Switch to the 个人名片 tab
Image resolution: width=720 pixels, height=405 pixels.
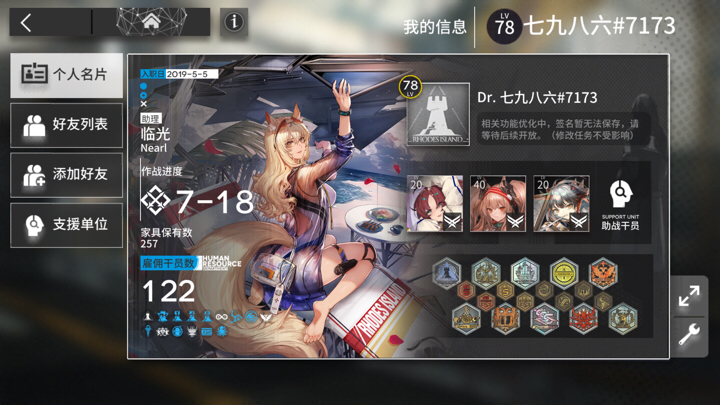(x=67, y=75)
